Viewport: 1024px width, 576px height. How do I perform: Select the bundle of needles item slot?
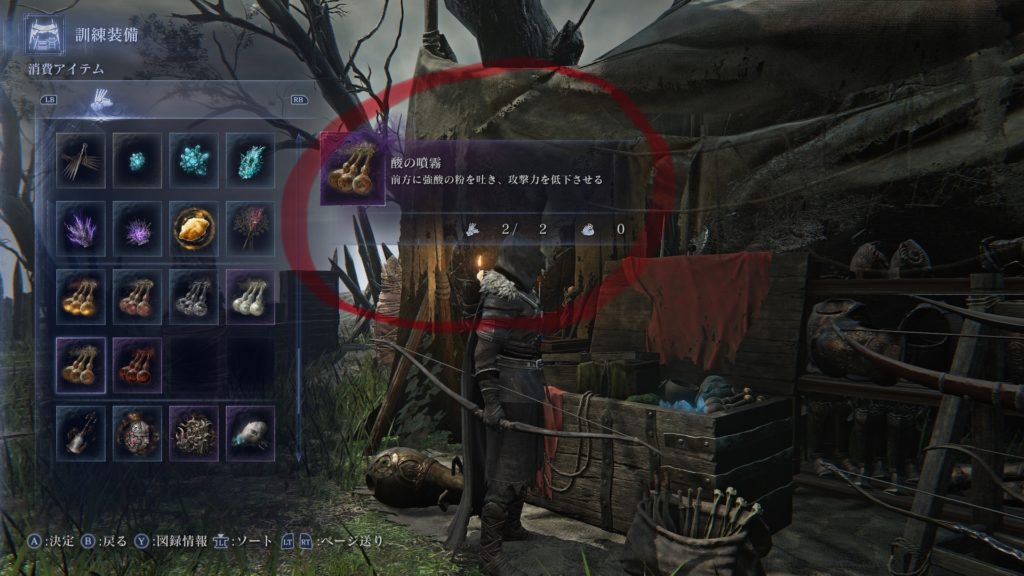(x=81, y=158)
